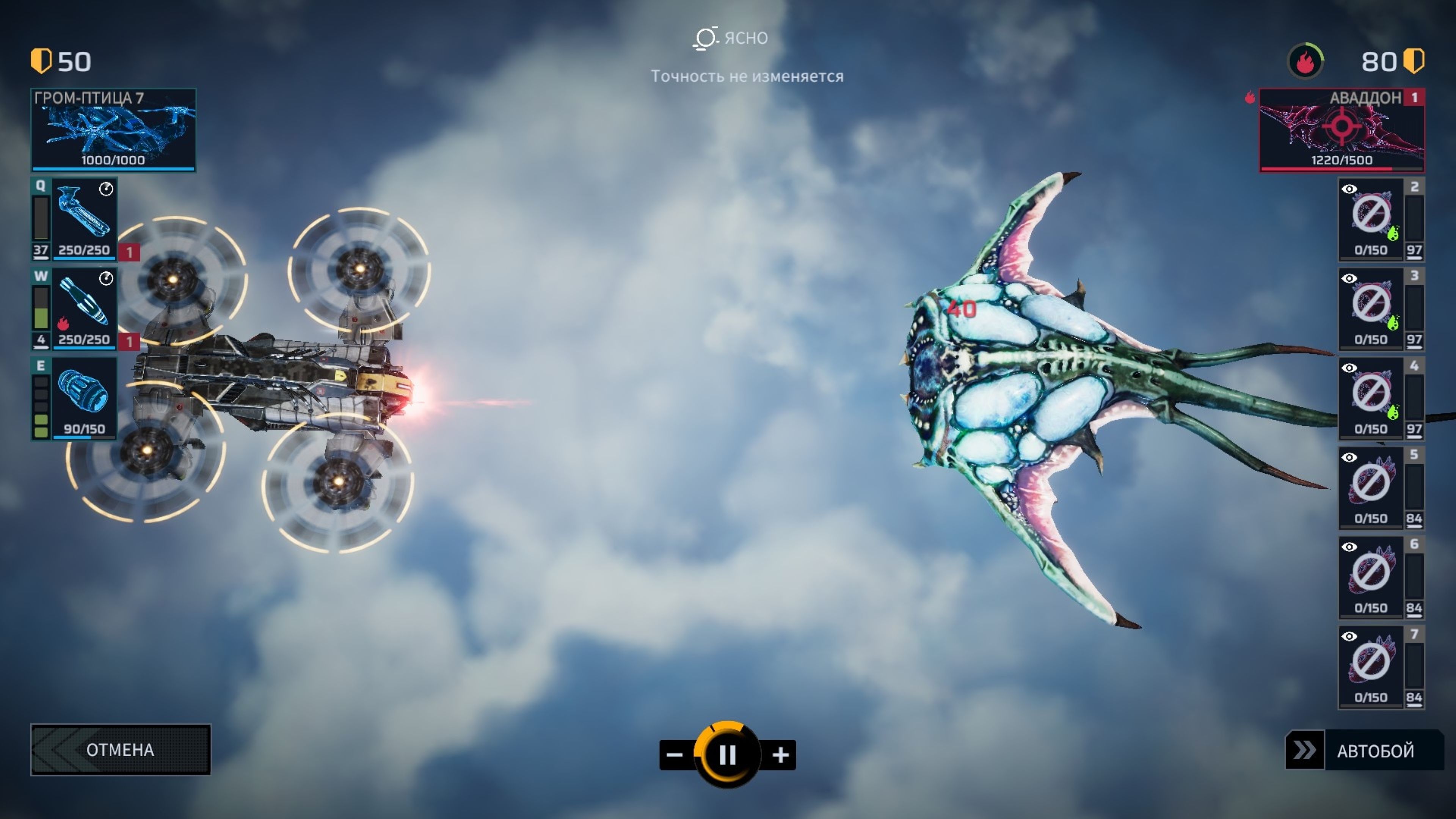The image size is (1456, 819).
Task: Click the ЯСНО weather indicator
Action: point(730,38)
